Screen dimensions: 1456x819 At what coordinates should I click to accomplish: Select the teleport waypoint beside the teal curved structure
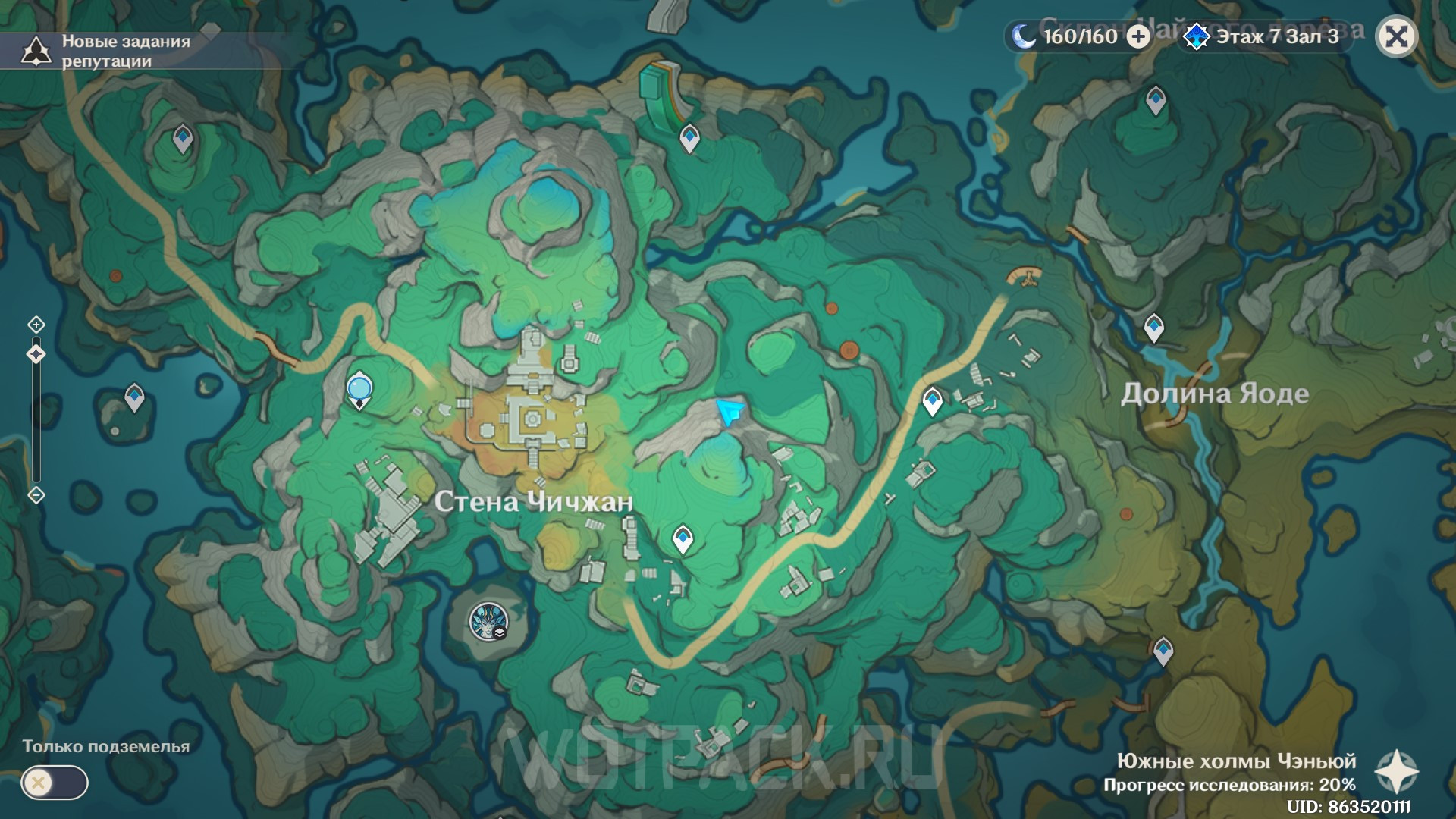pyautogui.click(x=689, y=138)
